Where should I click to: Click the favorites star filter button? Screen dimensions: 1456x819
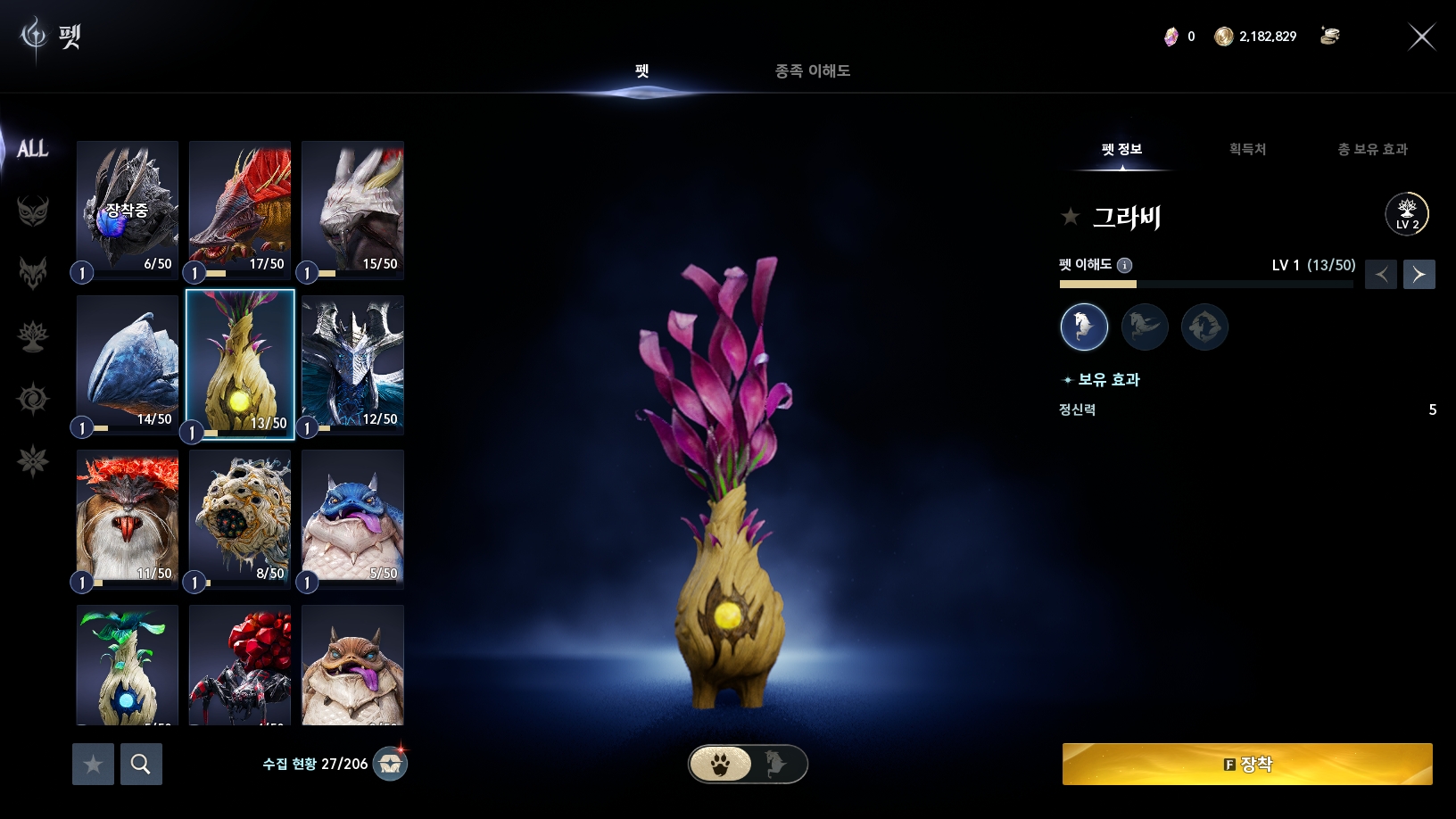(93, 764)
